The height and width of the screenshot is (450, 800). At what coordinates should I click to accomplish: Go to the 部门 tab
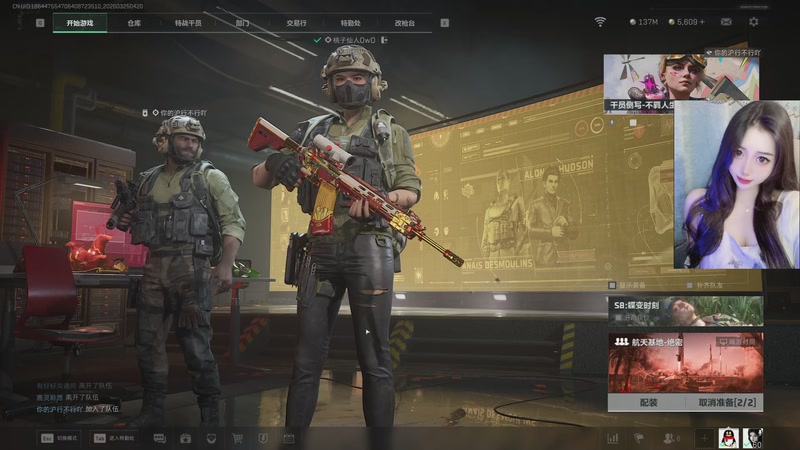coord(242,22)
